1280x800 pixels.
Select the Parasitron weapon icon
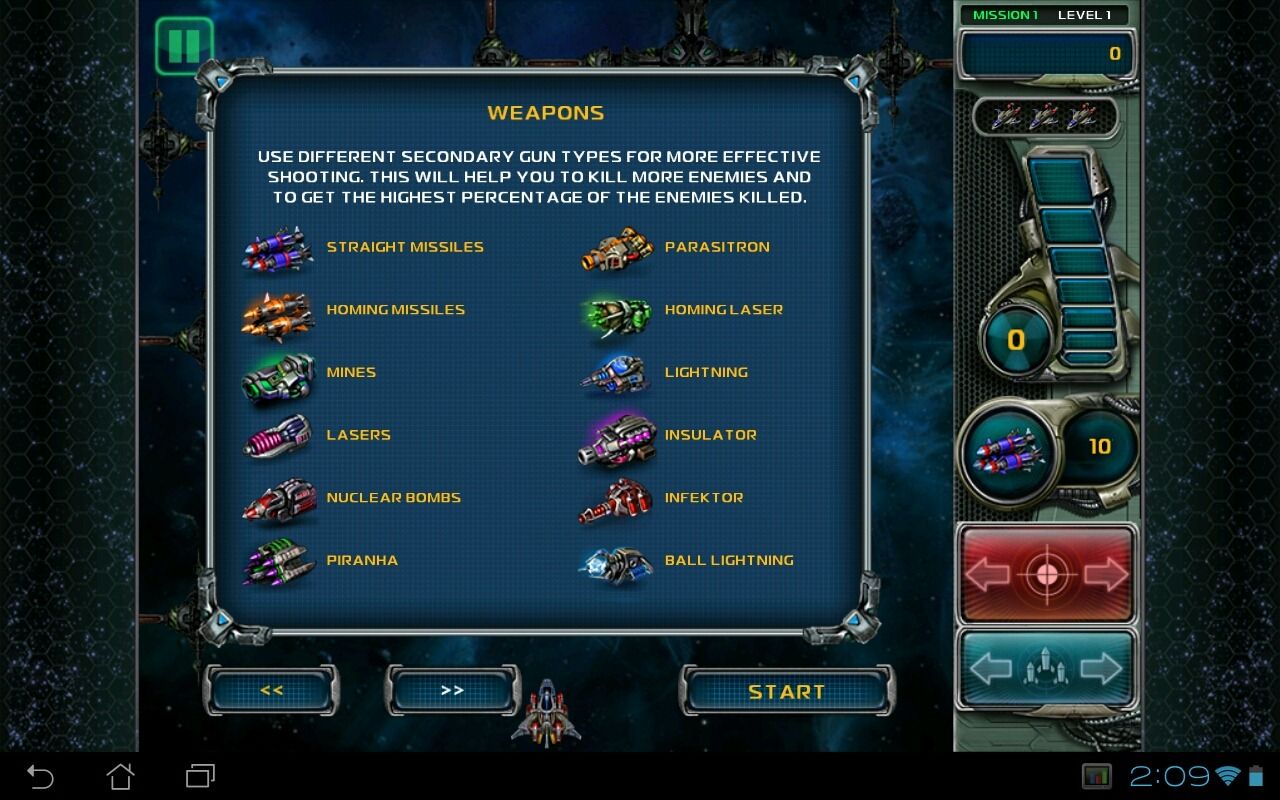(x=615, y=249)
